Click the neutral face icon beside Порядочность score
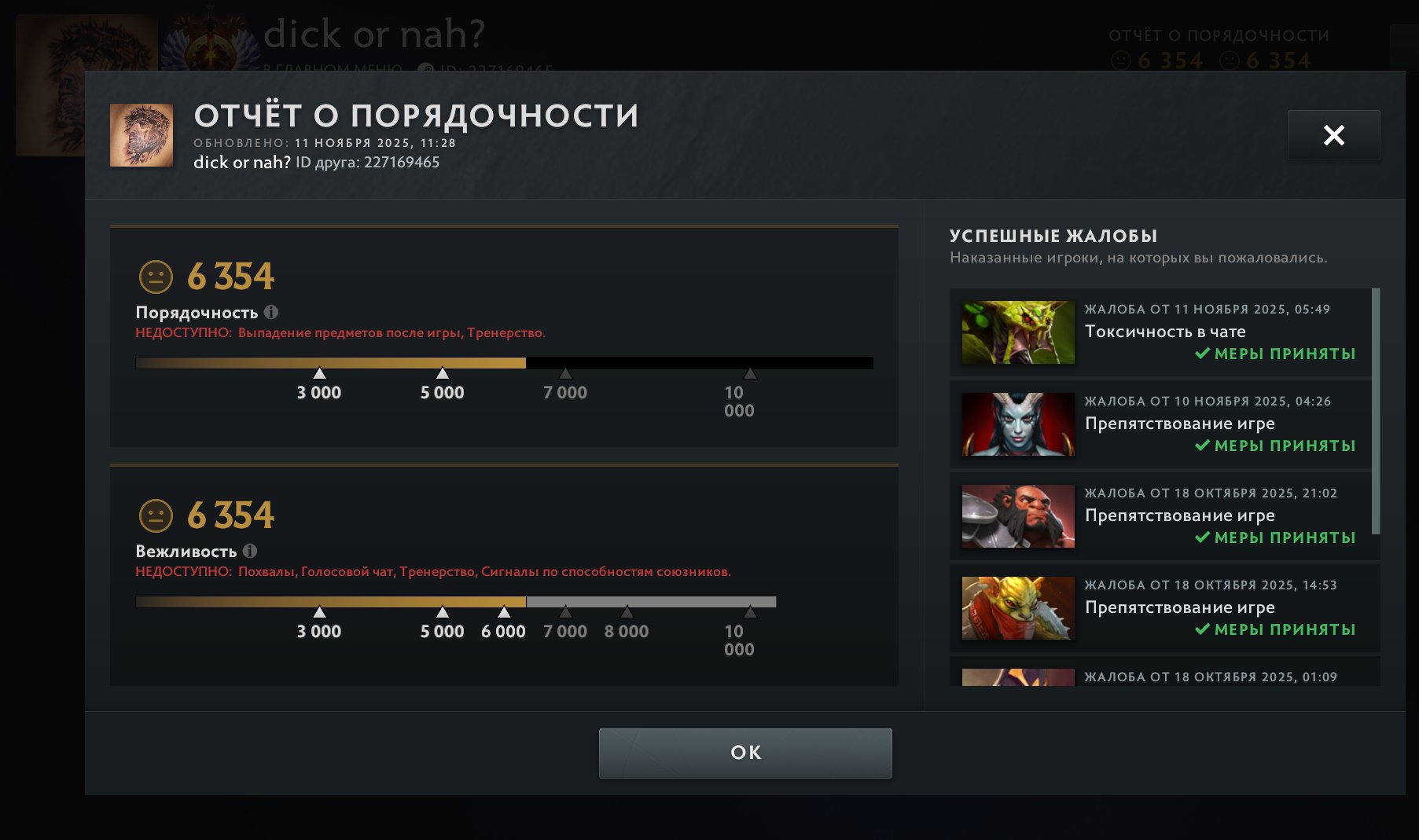1419x840 pixels. pos(156,276)
